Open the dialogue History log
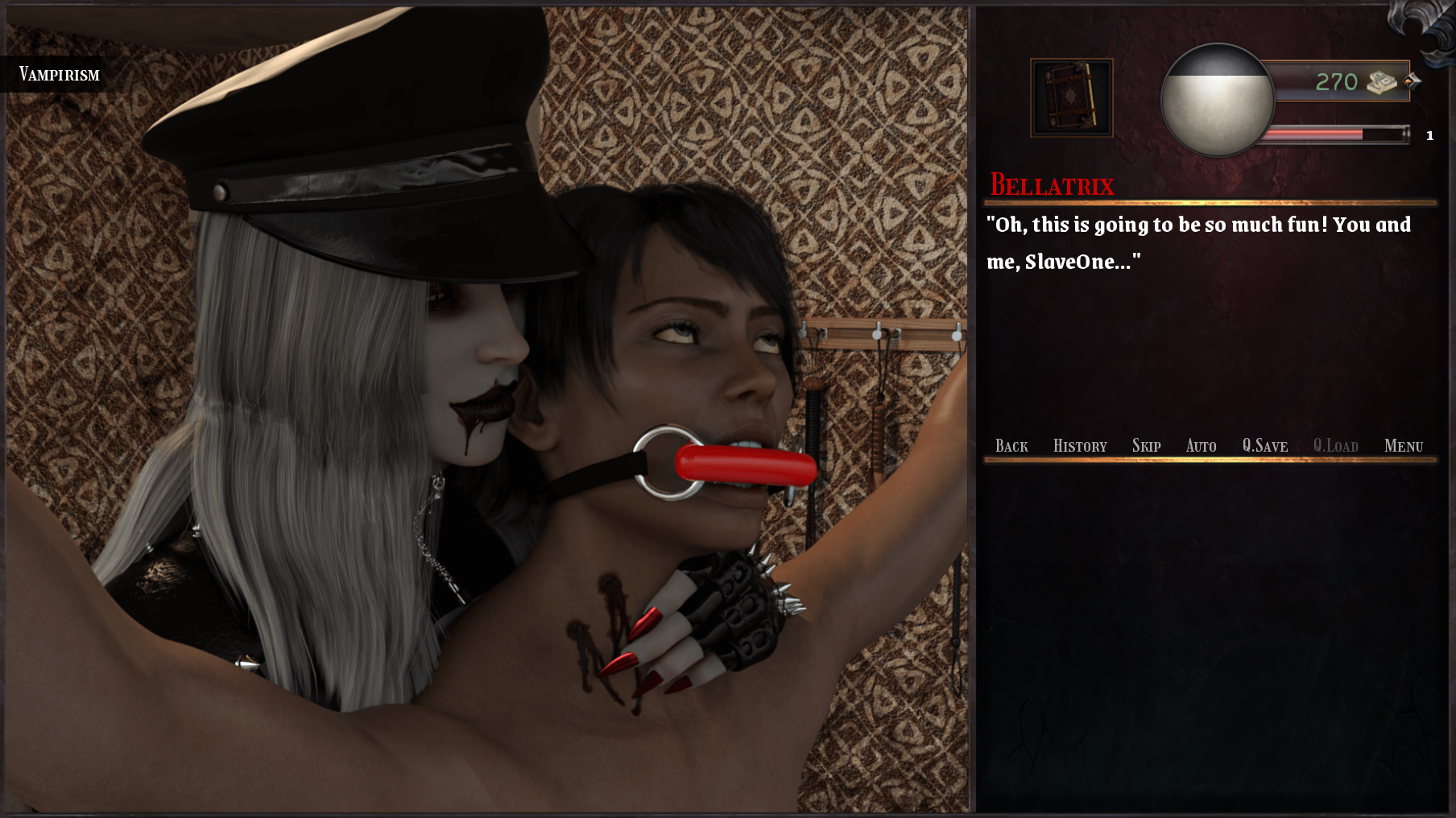The image size is (1456, 818). 1080,446
